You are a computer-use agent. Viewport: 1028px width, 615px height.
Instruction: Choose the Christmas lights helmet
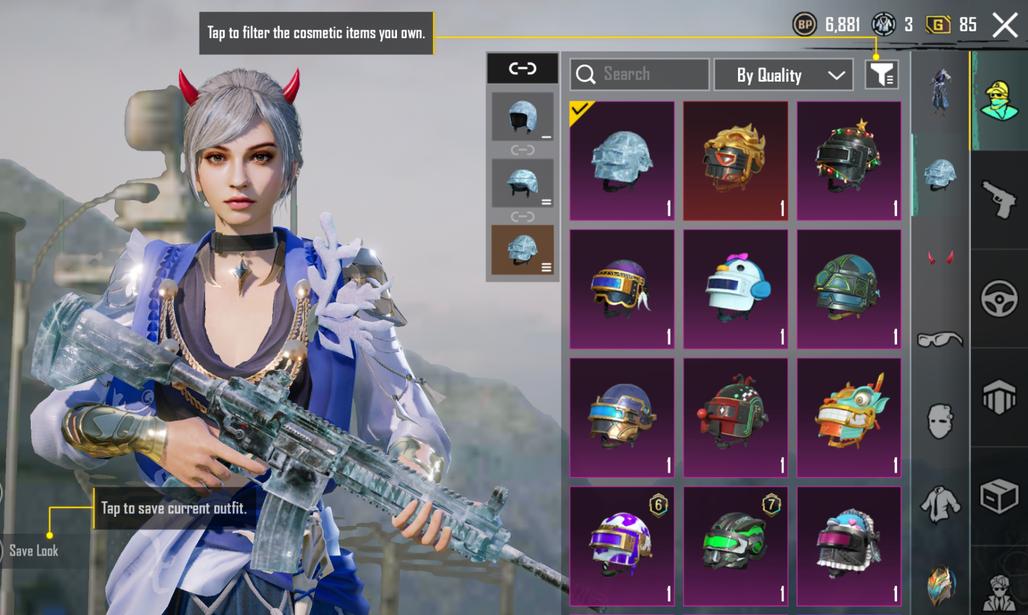(x=848, y=160)
